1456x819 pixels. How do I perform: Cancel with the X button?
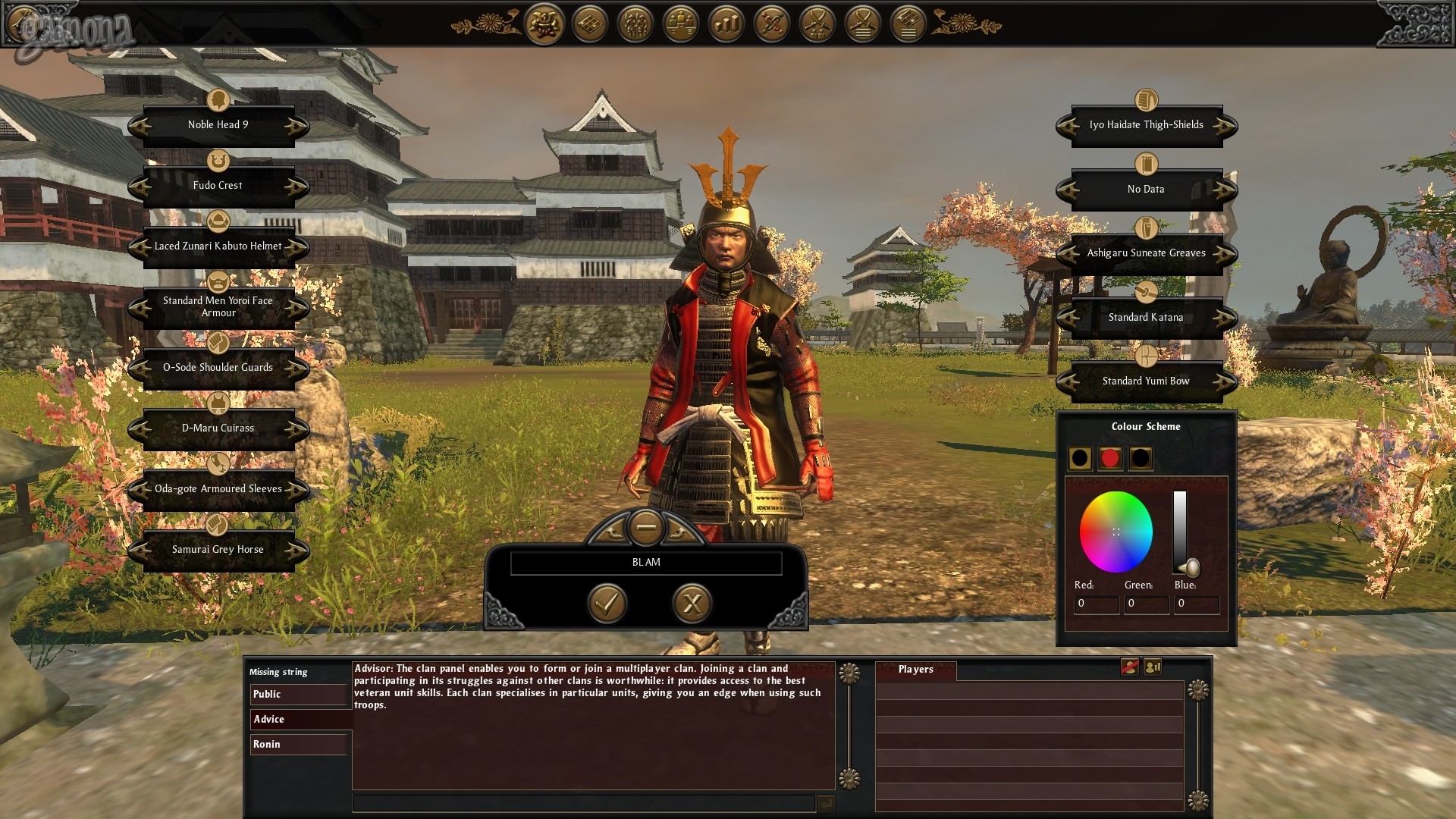(692, 604)
